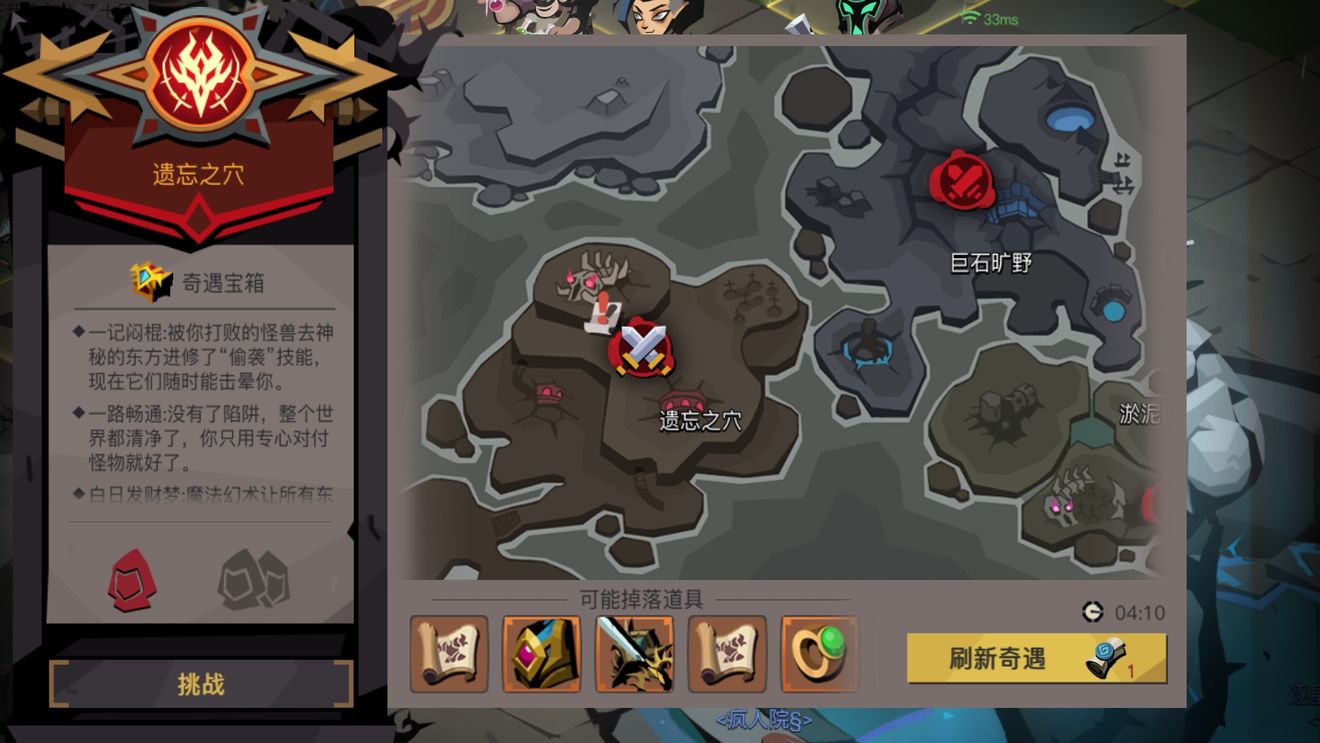Open the red battle marker at 巨石旷野
The height and width of the screenshot is (743, 1320).
pyautogui.click(x=960, y=180)
